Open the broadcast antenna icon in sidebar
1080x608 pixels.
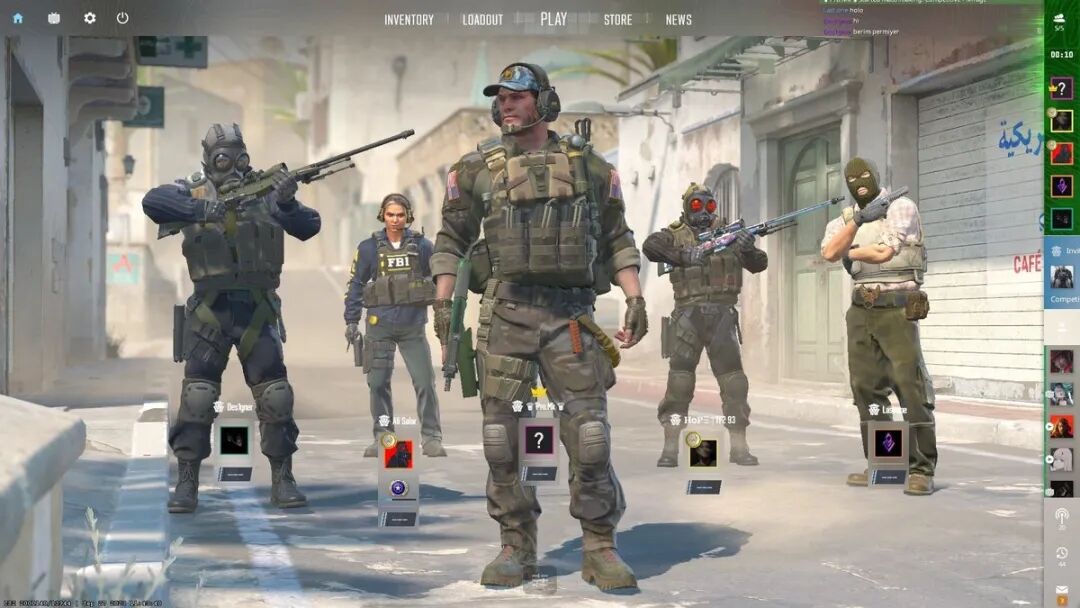(1061, 517)
